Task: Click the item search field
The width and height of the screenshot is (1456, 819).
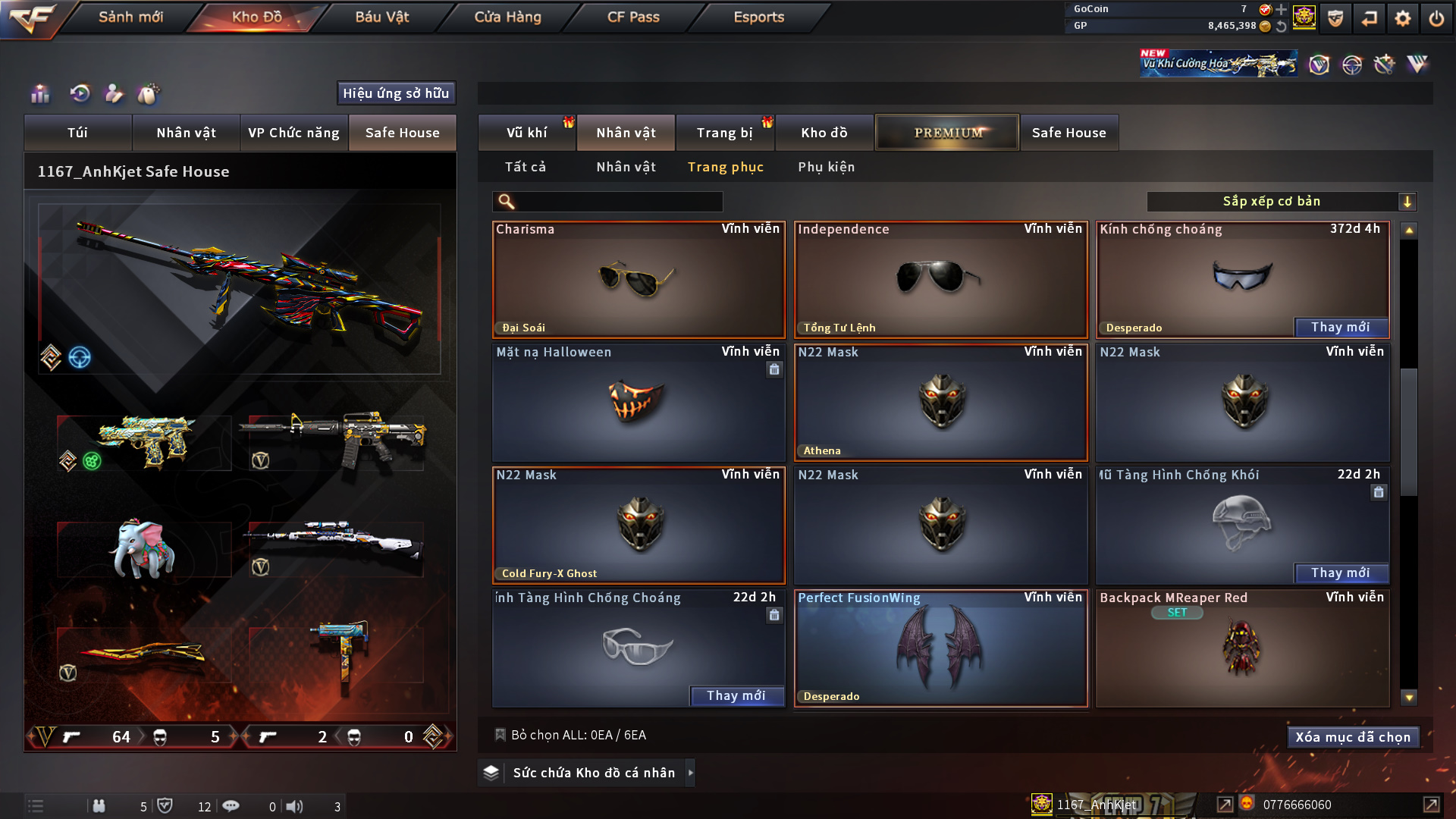Action: (x=618, y=202)
